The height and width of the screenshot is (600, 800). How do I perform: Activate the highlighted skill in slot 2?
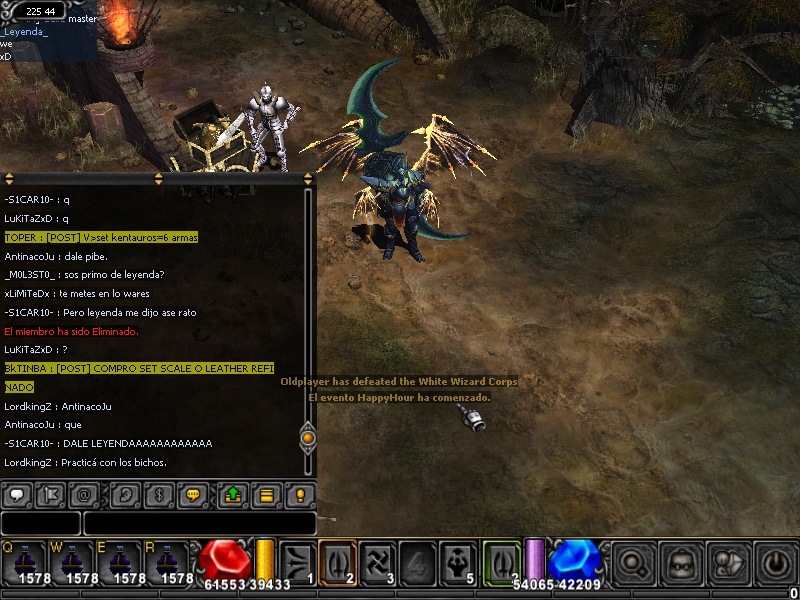[338, 560]
